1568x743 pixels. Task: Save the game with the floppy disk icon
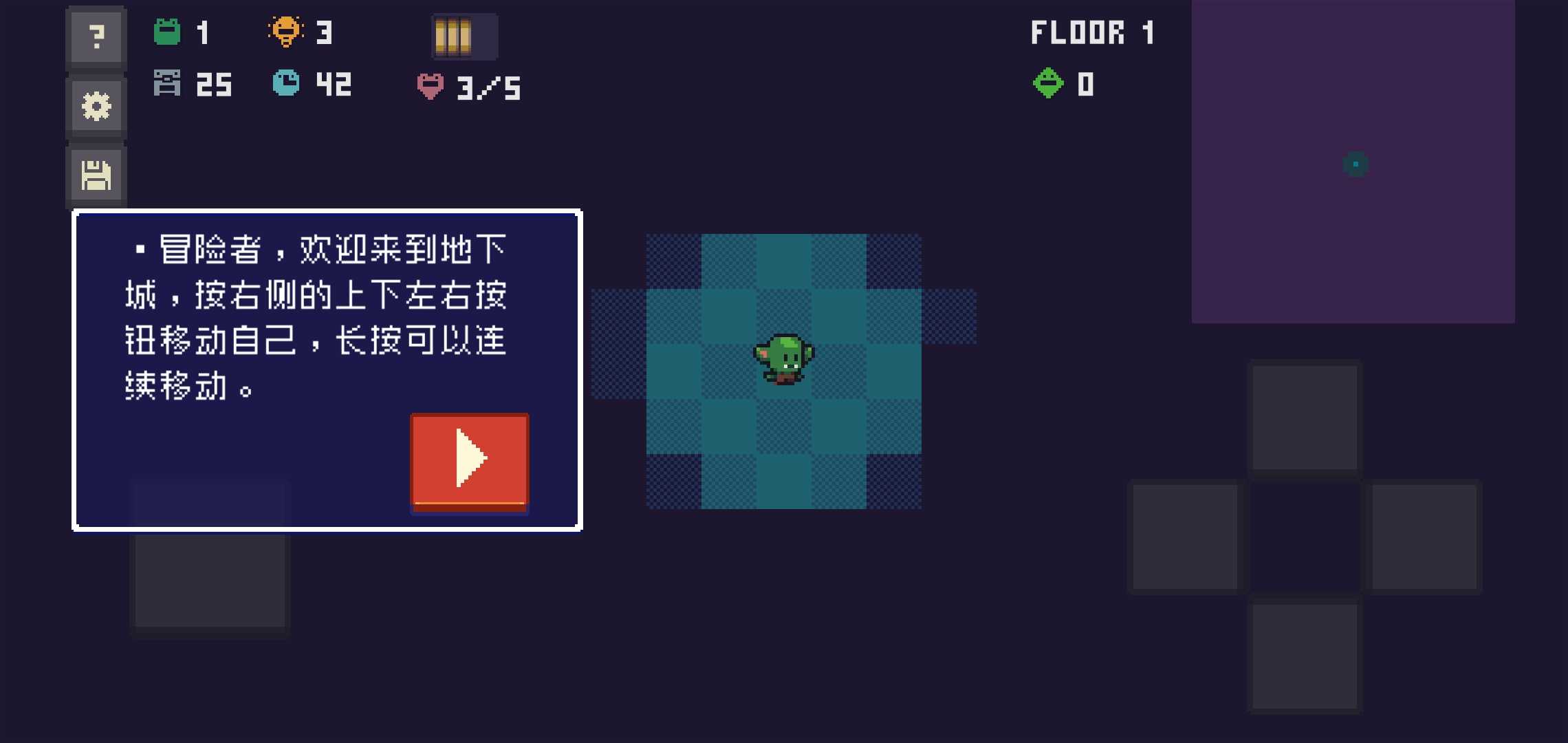[96, 175]
